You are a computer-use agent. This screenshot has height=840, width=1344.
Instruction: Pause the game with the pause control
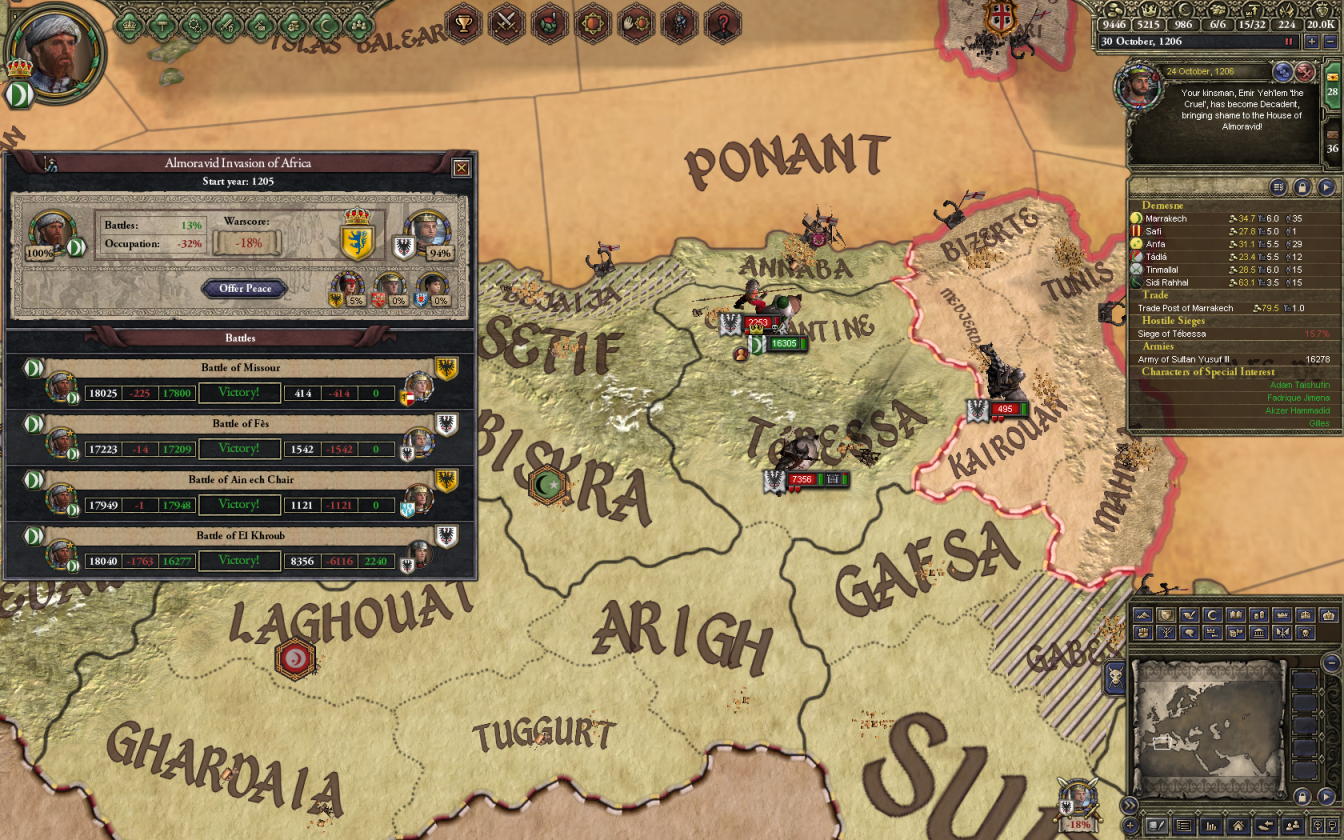[1288, 41]
